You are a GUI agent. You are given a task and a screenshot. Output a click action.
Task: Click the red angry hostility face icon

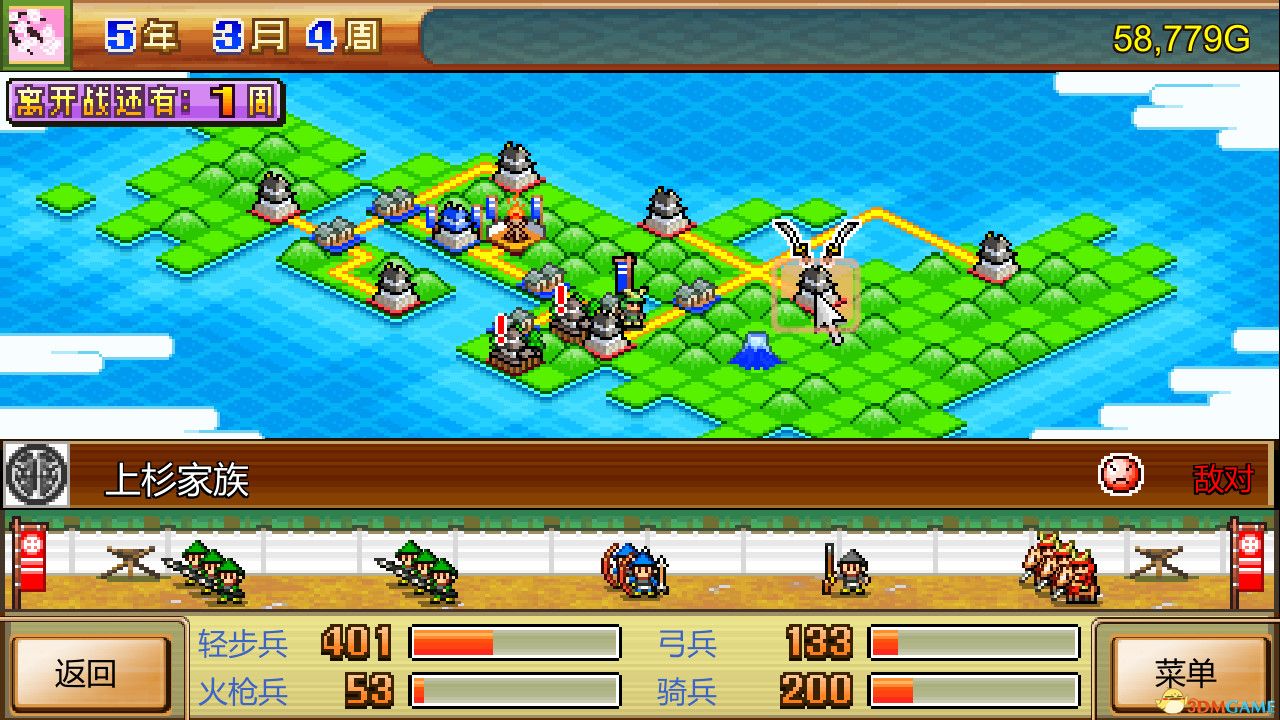click(1120, 474)
